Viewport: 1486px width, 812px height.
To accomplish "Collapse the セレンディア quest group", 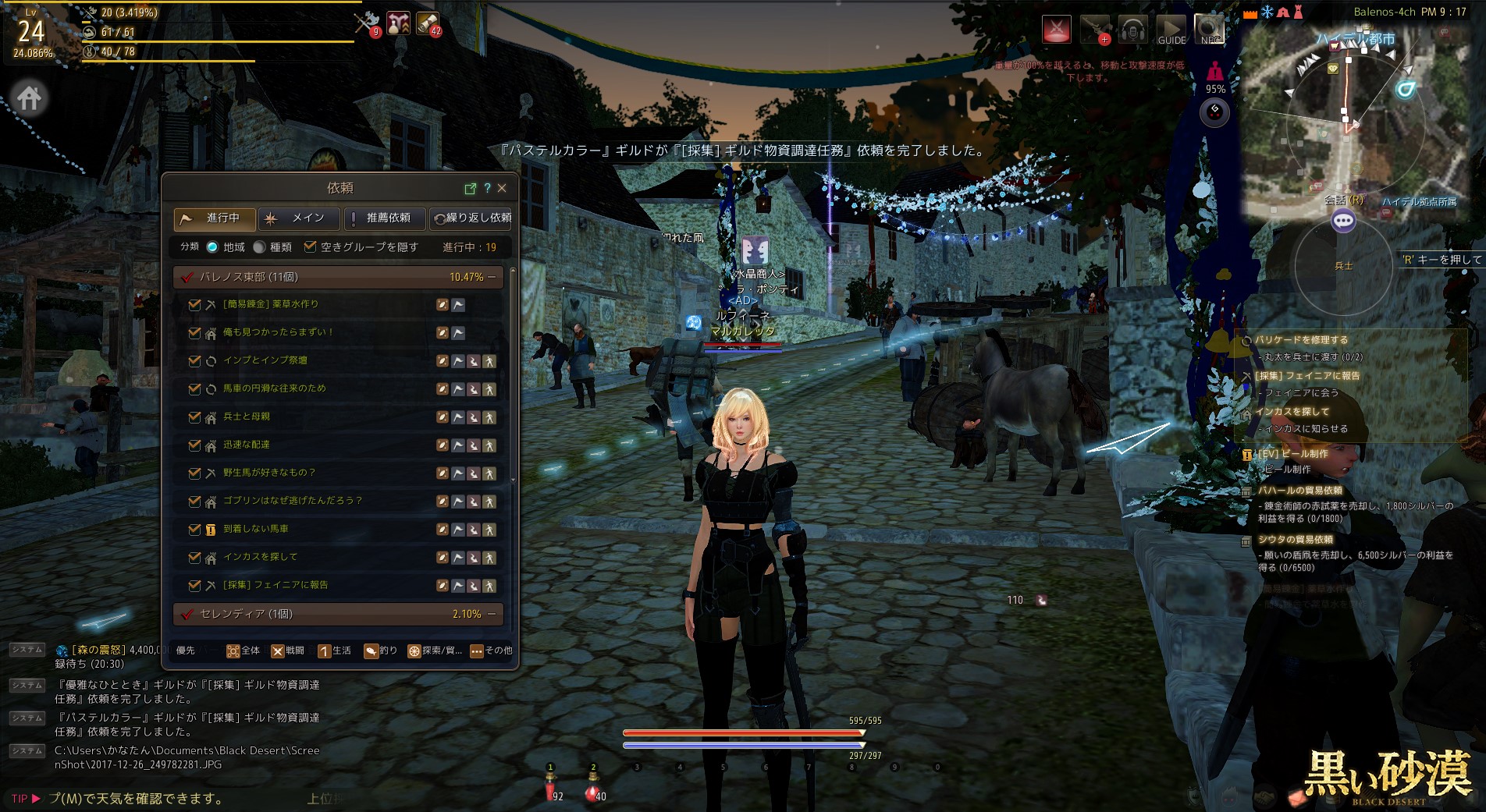I will pyautogui.click(x=492, y=614).
